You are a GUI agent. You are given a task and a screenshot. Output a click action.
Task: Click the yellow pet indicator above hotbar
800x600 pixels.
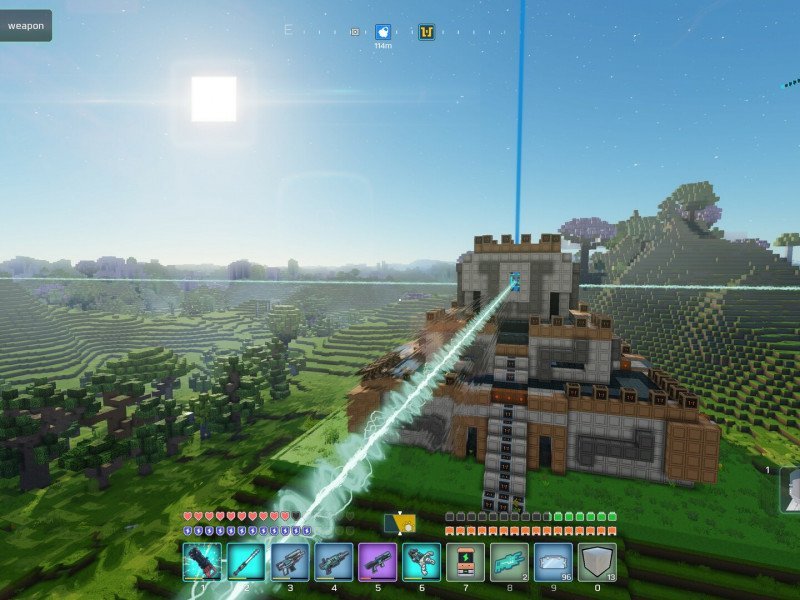pyautogui.click(x=400, y=523)
